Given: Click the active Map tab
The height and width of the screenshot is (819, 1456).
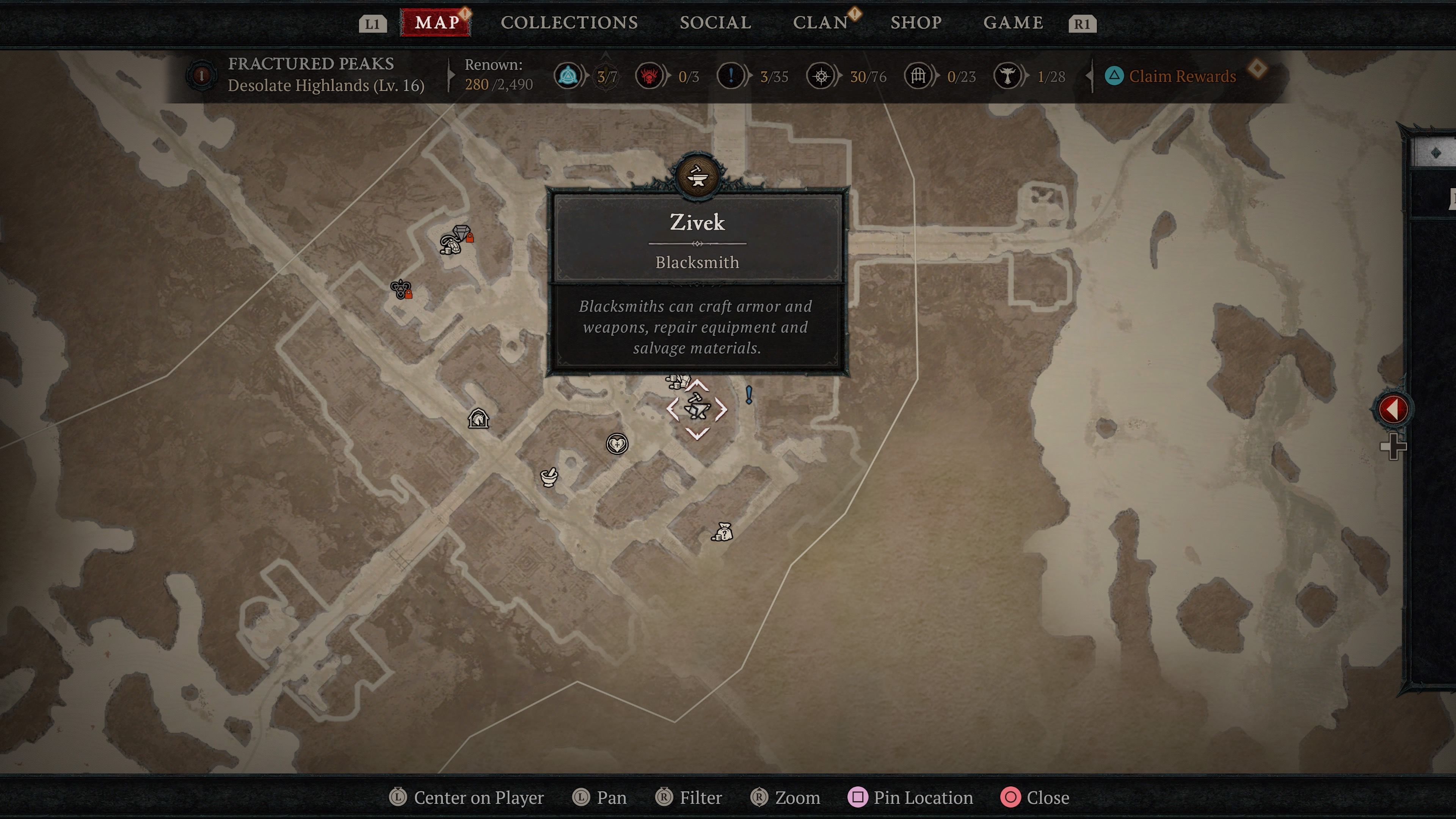Looking at the screenshot, I should [436, 23].
